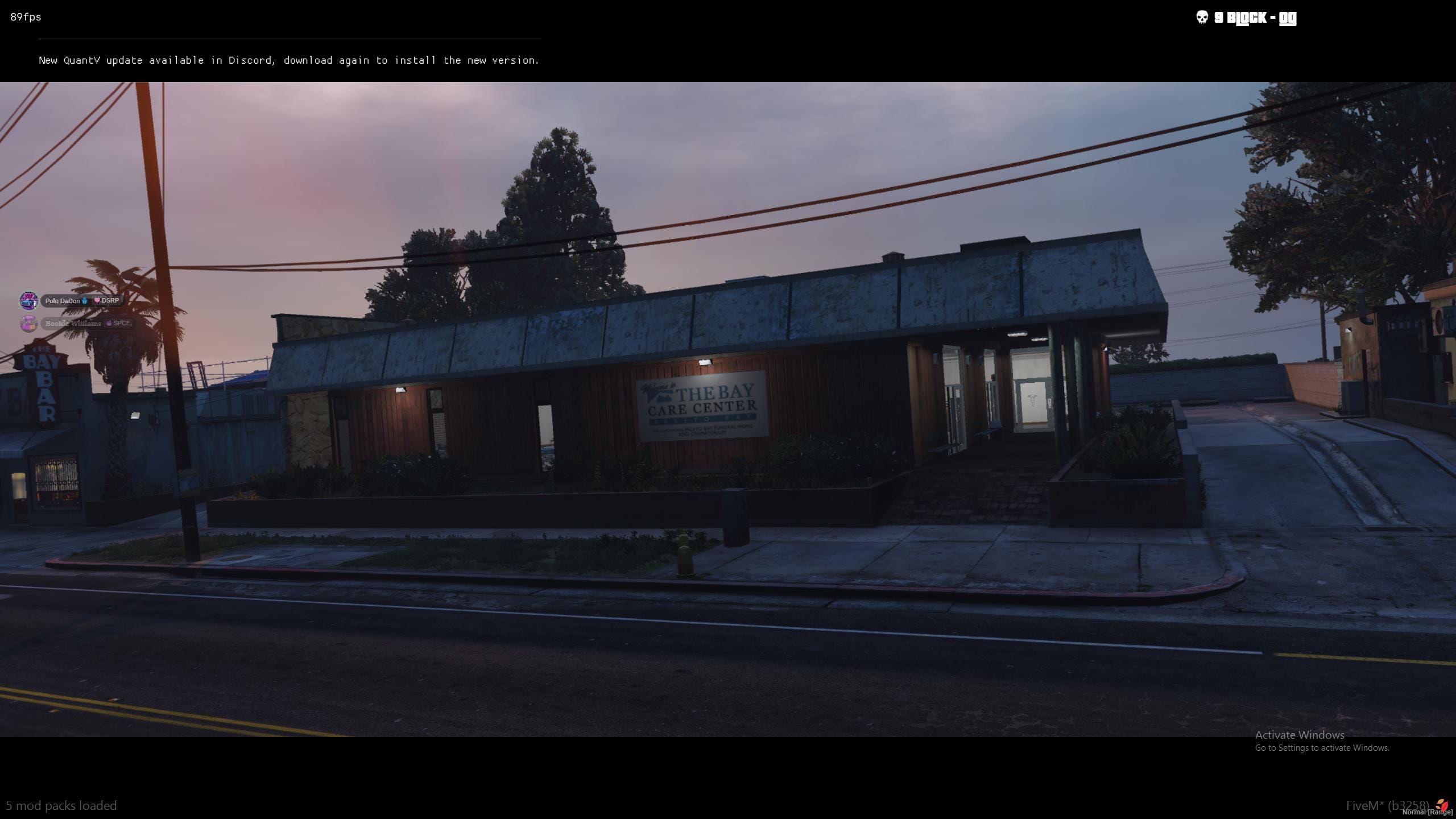Screen dimensions: 1456x819
Task: Select Bookie Williams' circular avatar icon
Action: coord(28,323)
